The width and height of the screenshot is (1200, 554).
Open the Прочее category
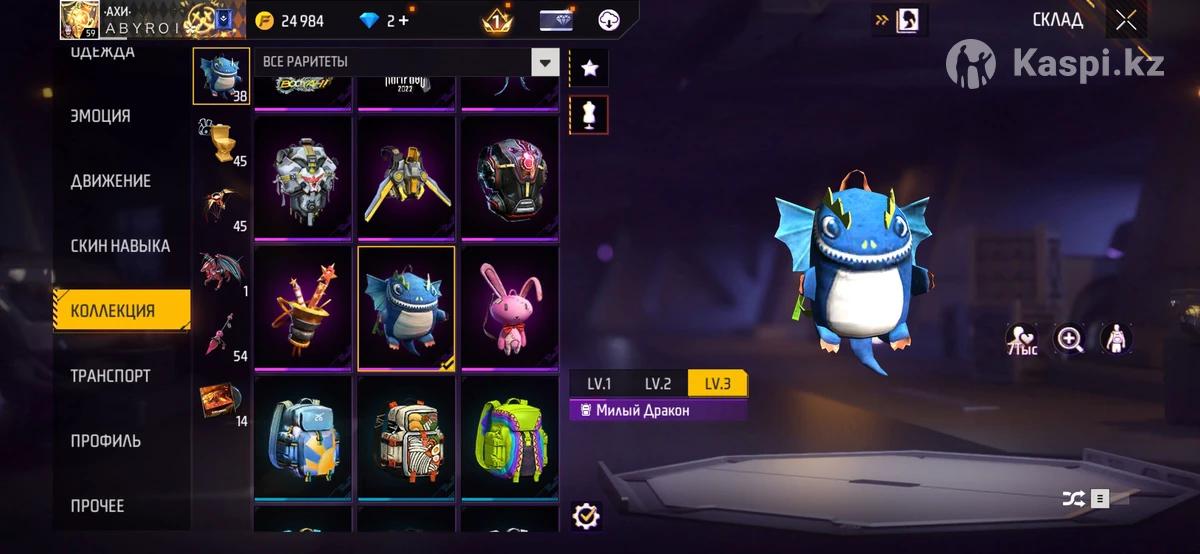pos(98,506)
